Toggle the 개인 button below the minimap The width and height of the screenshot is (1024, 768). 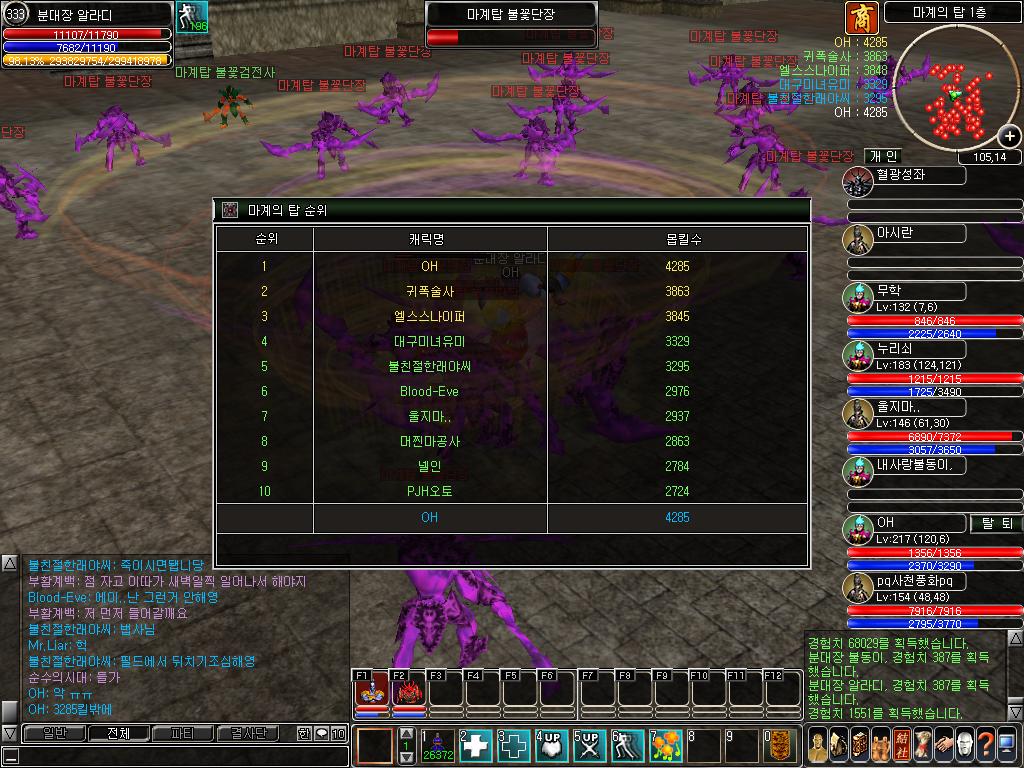(x=883, y=156)
